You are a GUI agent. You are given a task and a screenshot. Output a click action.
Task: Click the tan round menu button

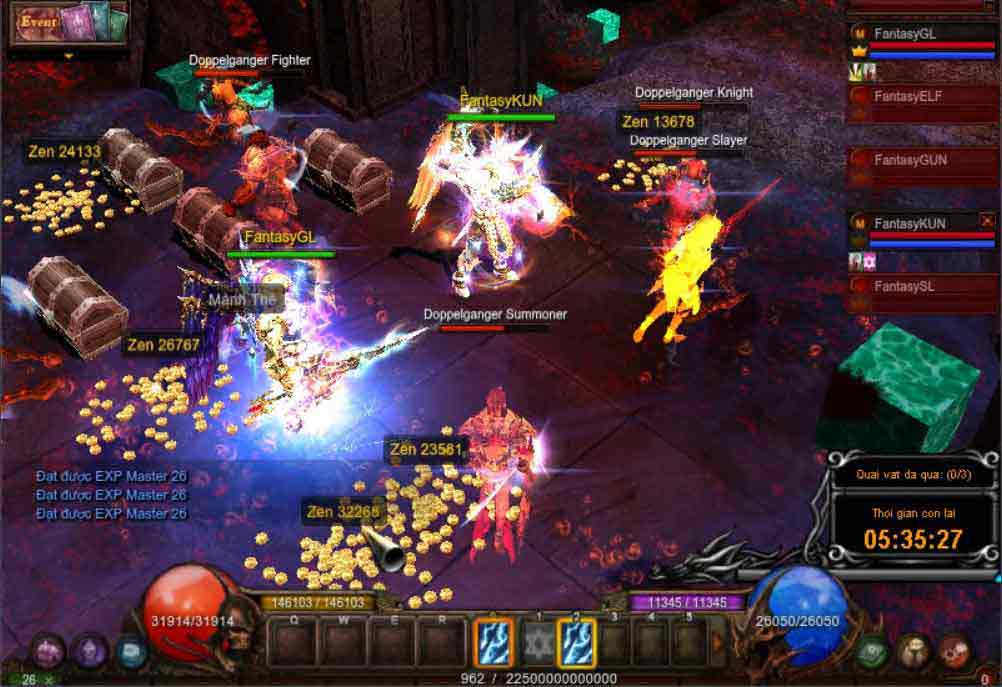[x=913, y=652]
